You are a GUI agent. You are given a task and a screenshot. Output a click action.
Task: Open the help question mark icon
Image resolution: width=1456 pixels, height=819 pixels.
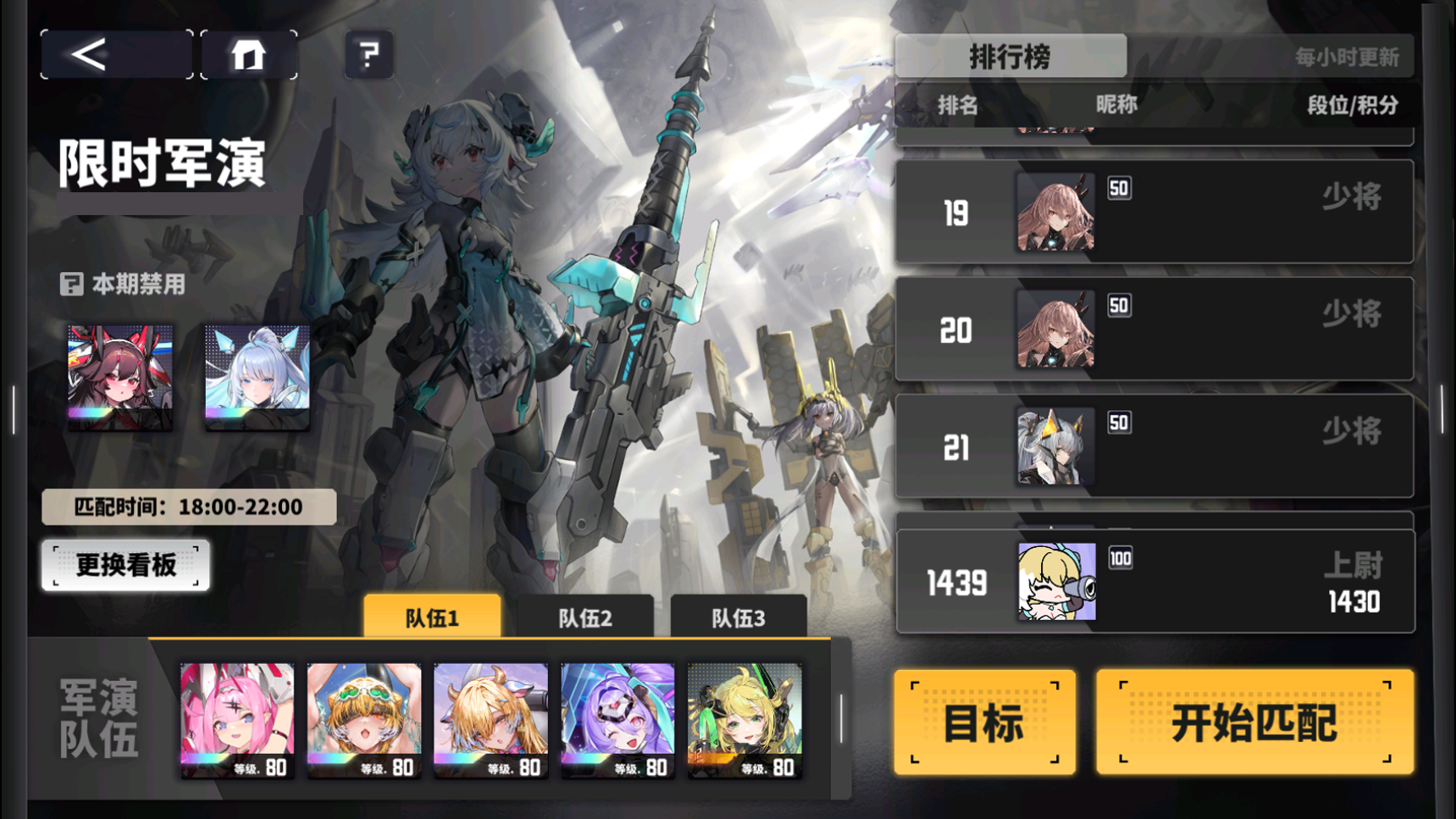point(368,53)
